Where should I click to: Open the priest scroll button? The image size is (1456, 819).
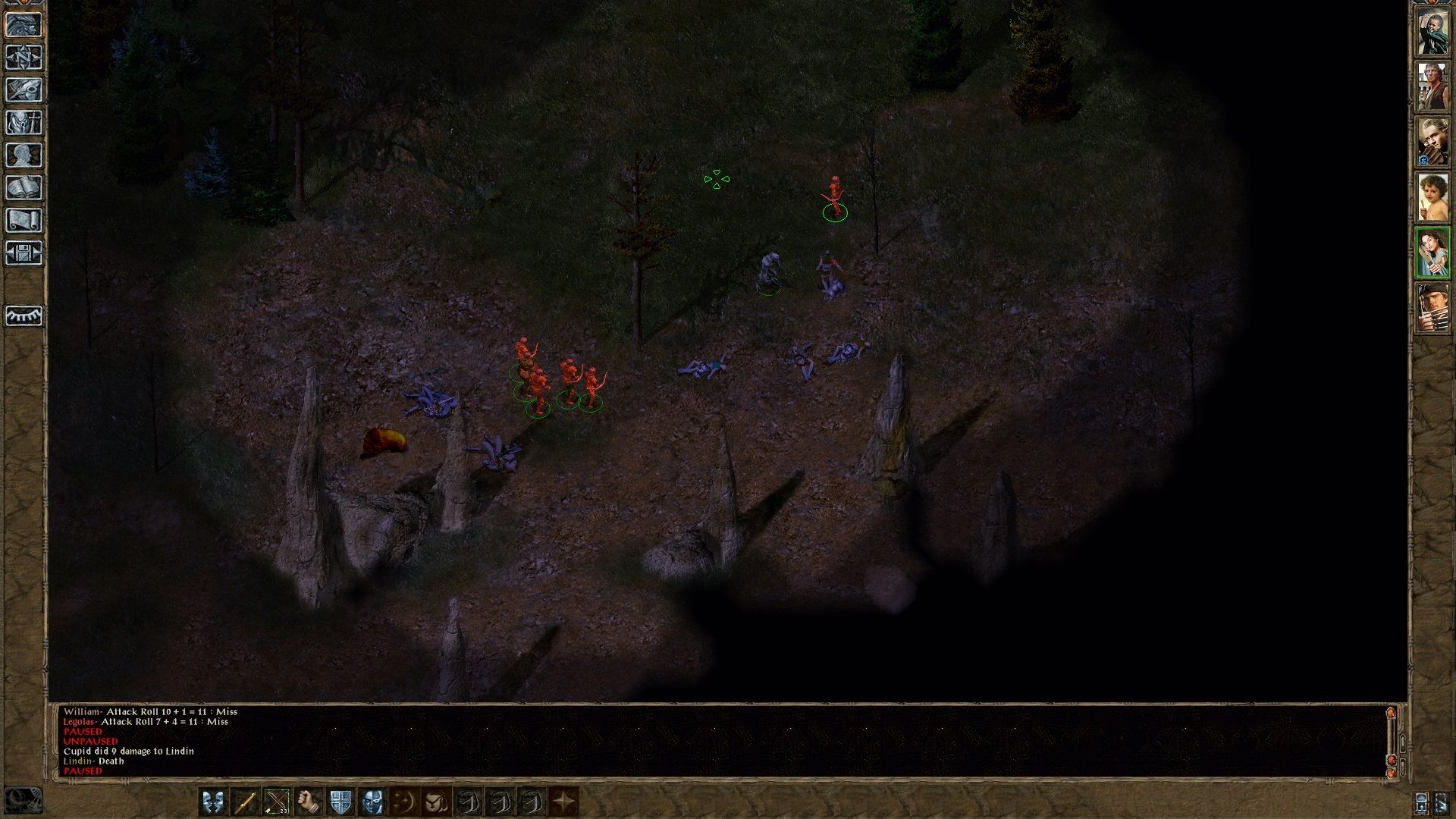click(x=24, y=220)
